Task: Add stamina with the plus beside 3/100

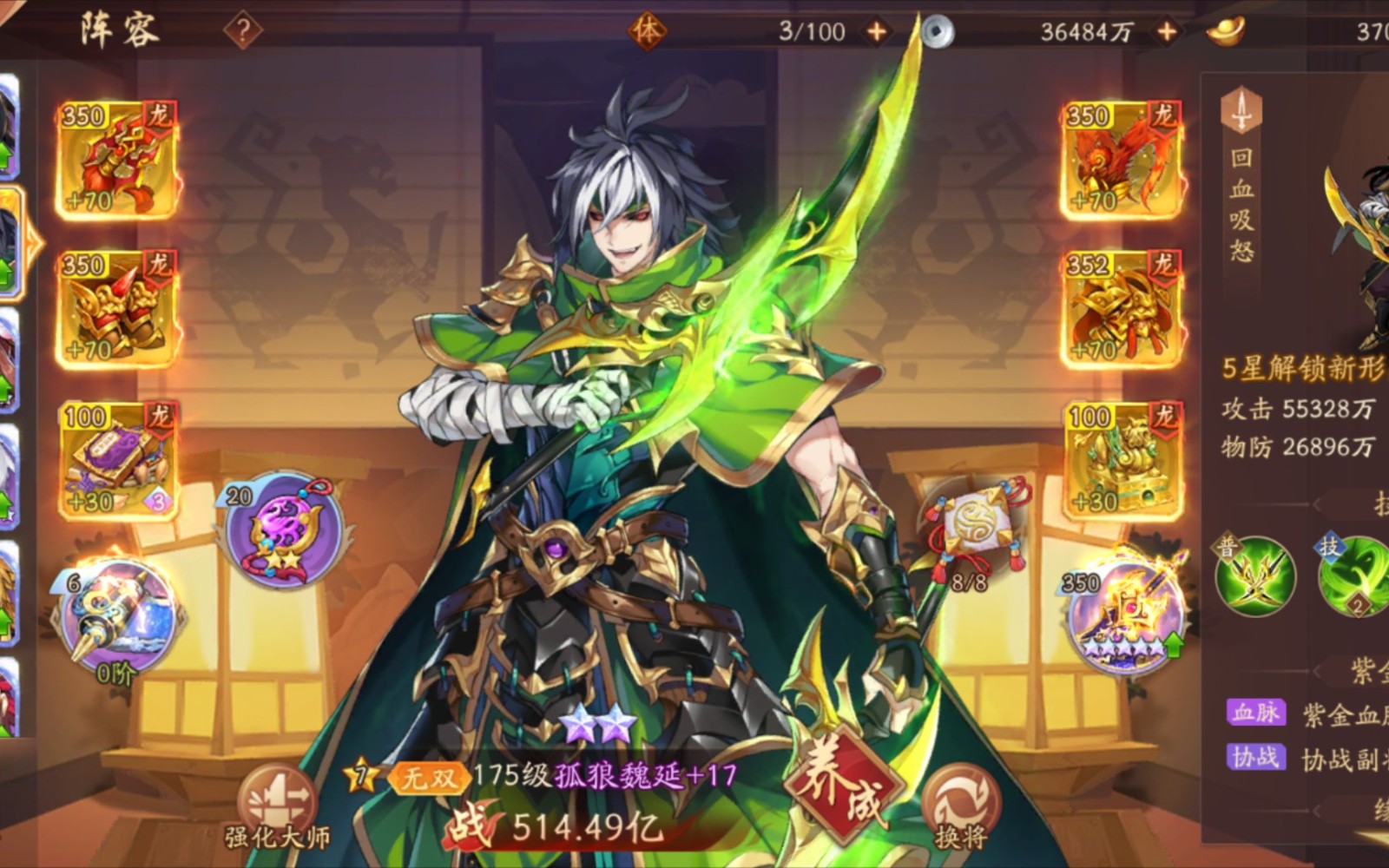Action: (x=877, y=32)
